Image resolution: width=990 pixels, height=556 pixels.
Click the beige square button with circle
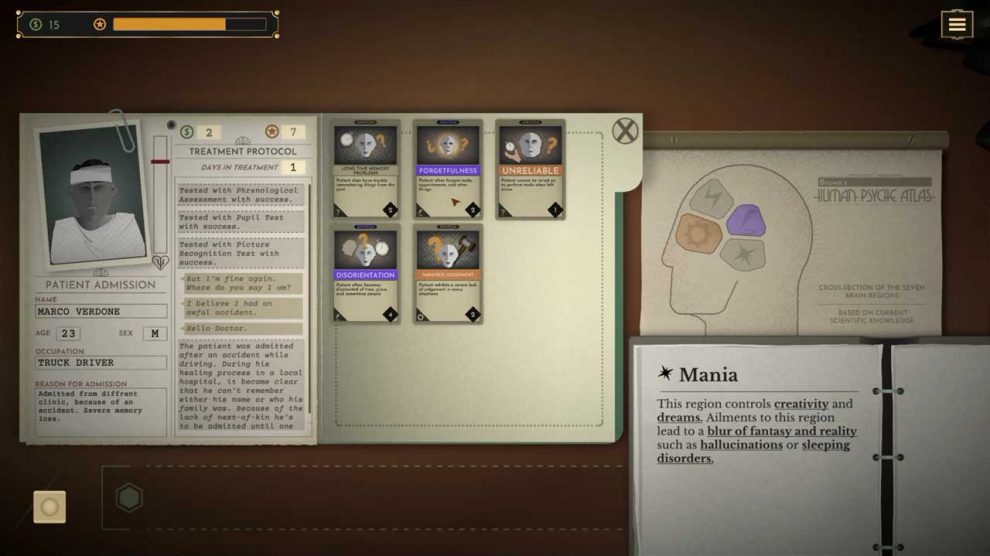point(50,506)
